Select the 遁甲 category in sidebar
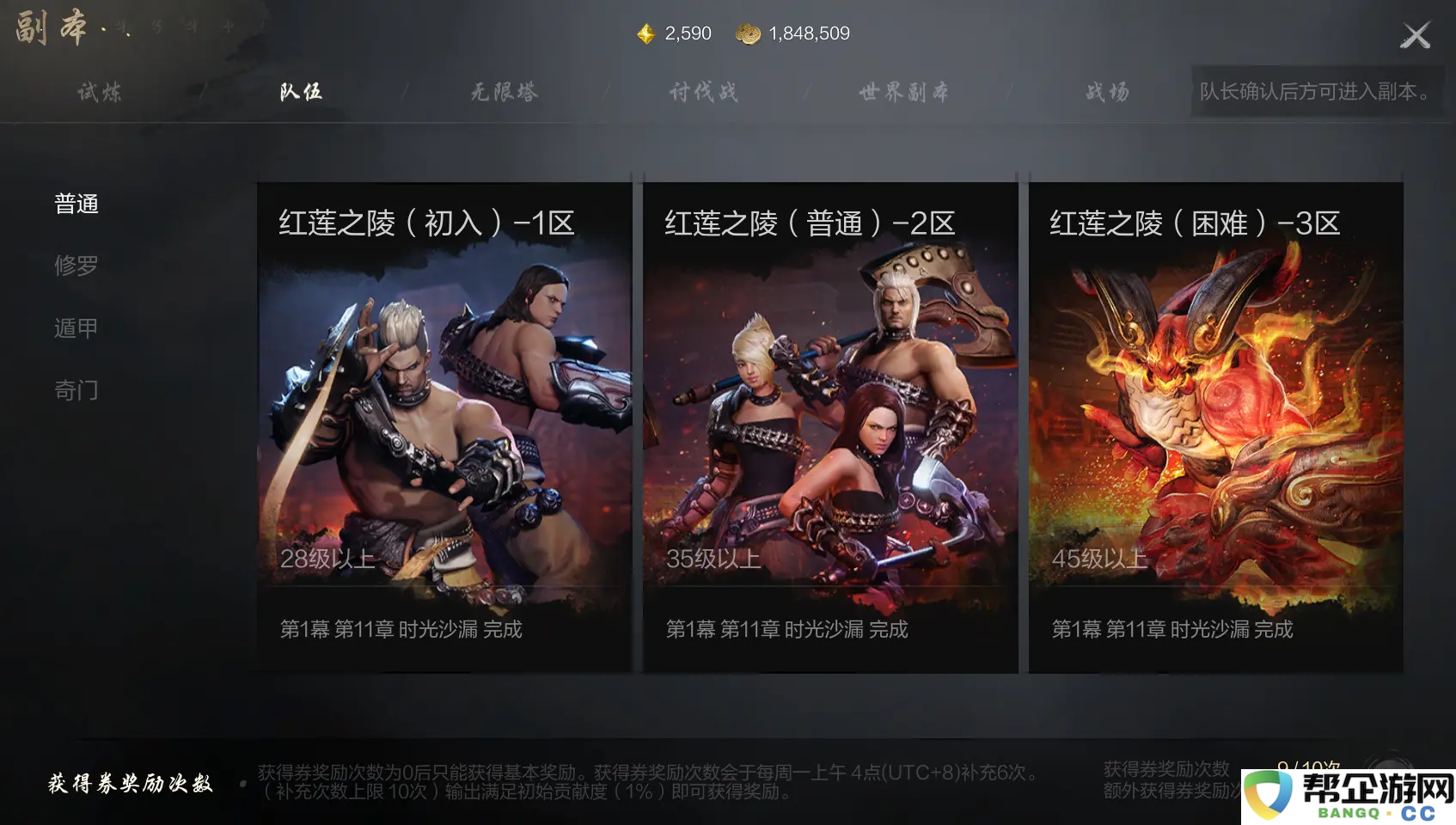Viewport: 1456px width, 825px height. coord(77,327)
